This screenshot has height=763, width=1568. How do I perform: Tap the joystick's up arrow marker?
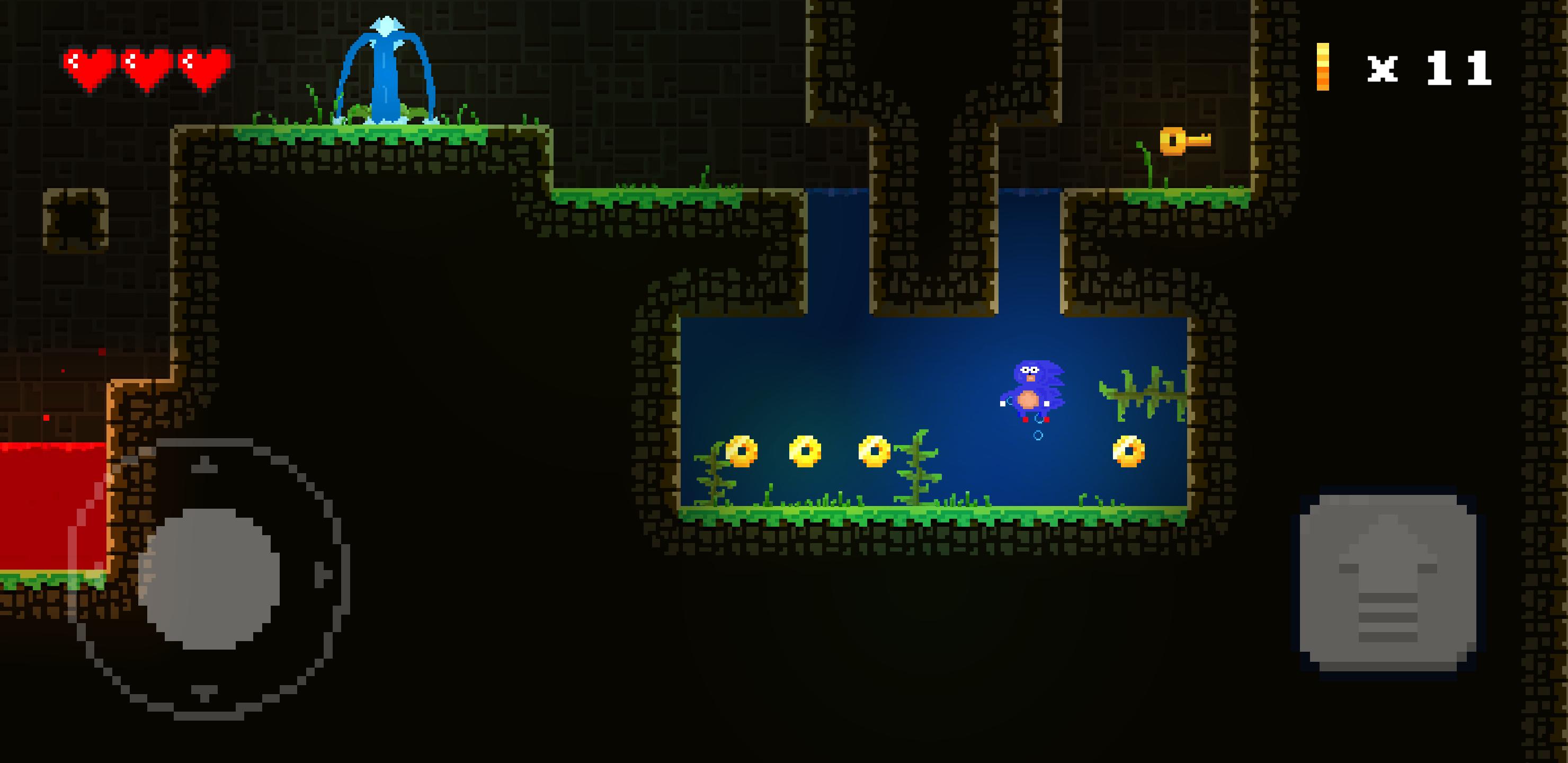click(205, 466)
